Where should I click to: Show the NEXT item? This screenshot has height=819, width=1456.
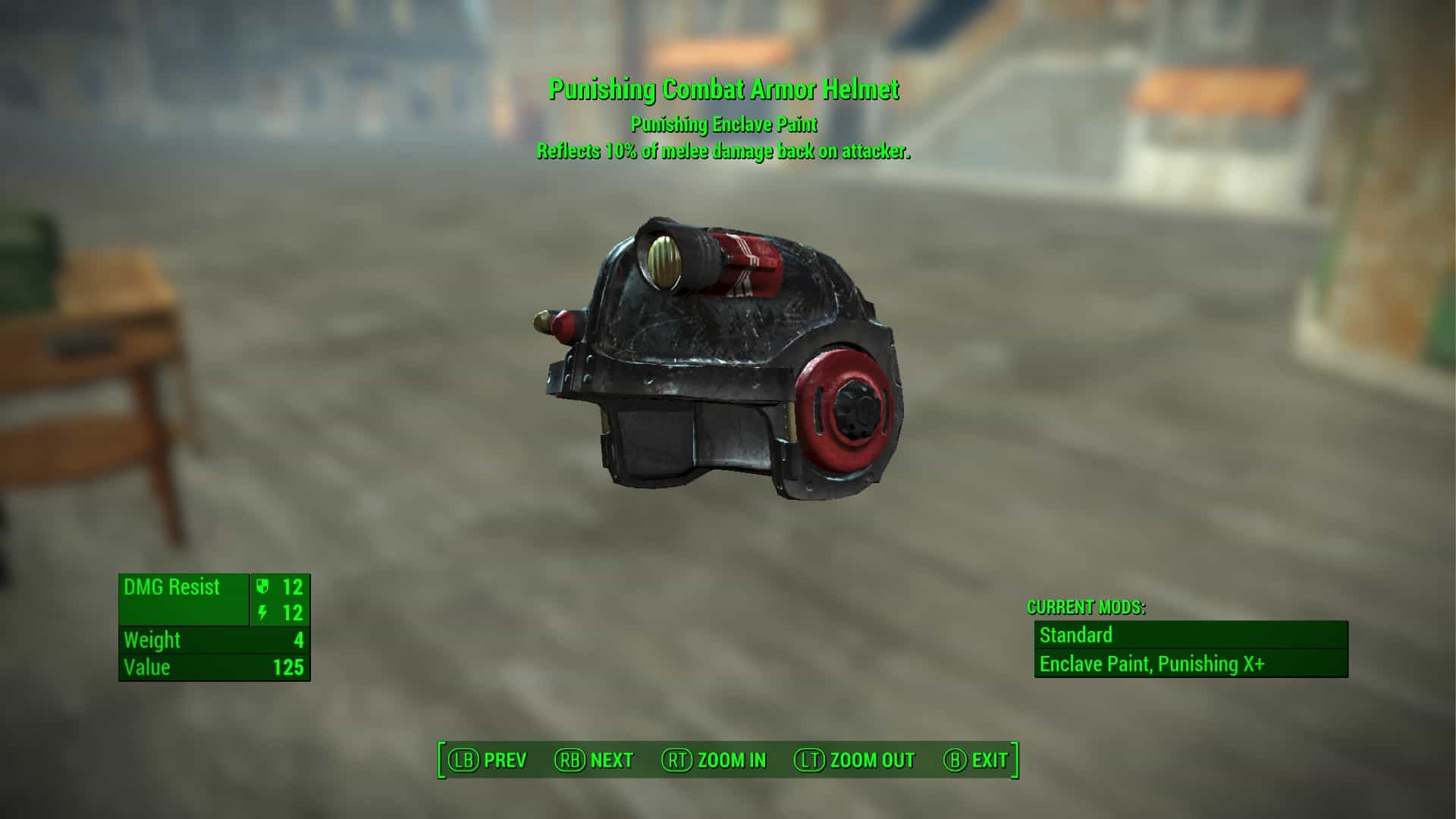[595, 760]
